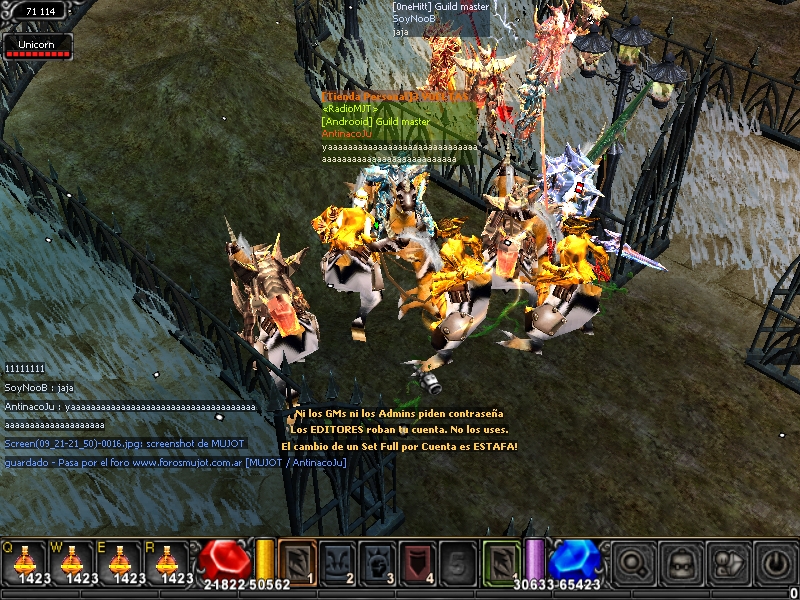Click the character with arrow button

(x=728, y=563)
